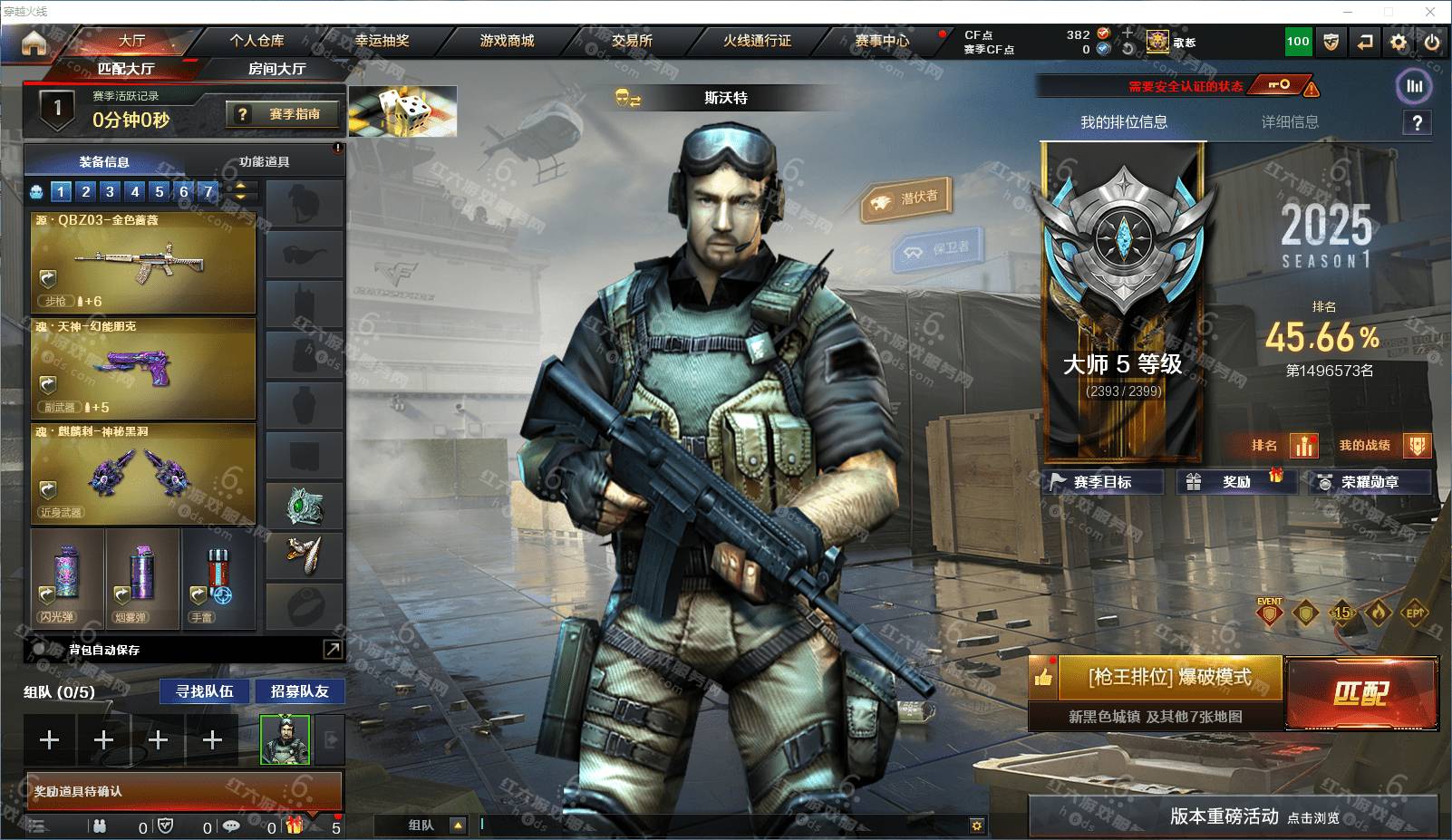
Task: Select the QBZ03-金色蔷薇 rifle slot
Action: [x=143, y=263]
